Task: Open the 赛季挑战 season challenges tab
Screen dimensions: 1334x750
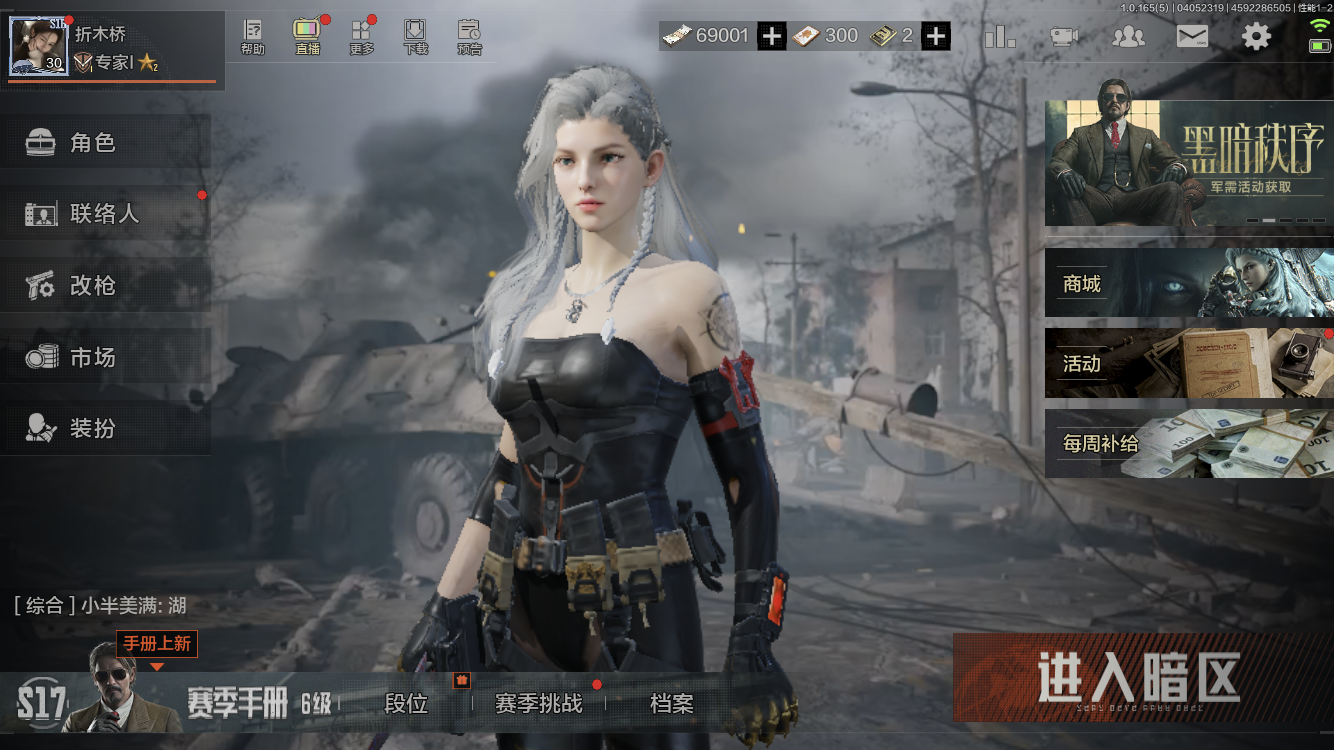Action: click(x=538, y=704)
